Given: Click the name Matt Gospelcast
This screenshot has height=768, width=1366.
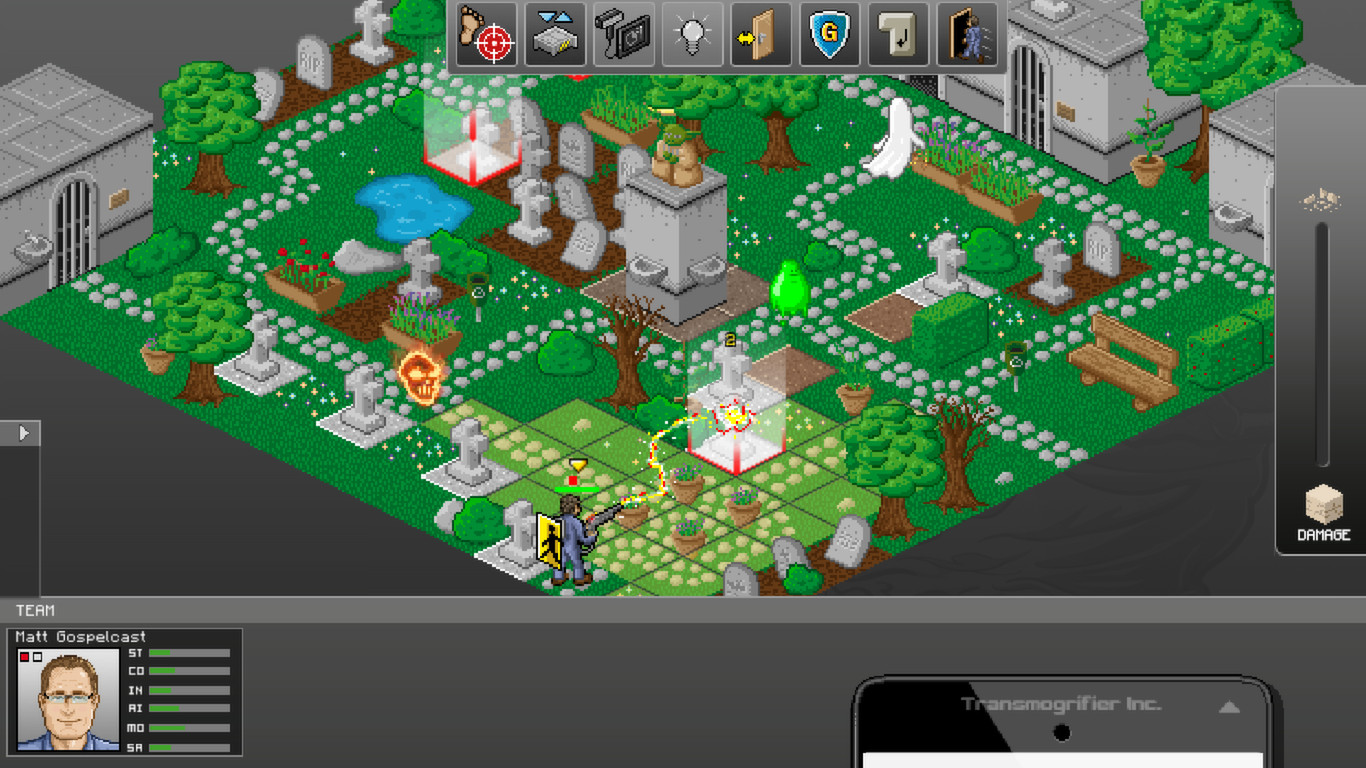Looking at the screenshot, I should 78,636.
